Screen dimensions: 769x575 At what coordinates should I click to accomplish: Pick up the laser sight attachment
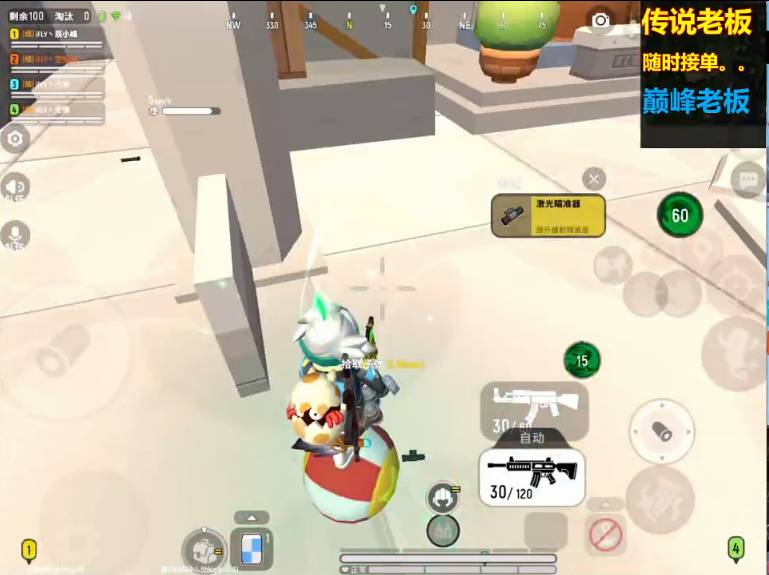[548, 215]
